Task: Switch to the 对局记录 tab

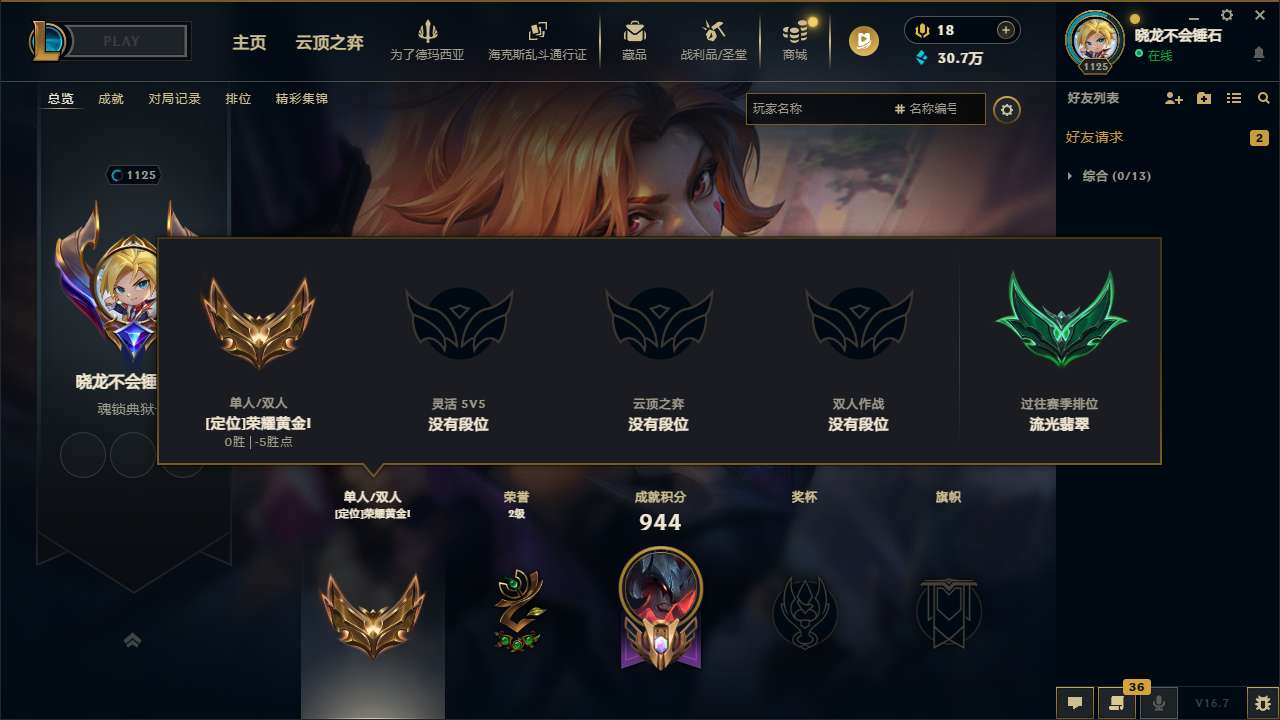Action: click(176, 98)
